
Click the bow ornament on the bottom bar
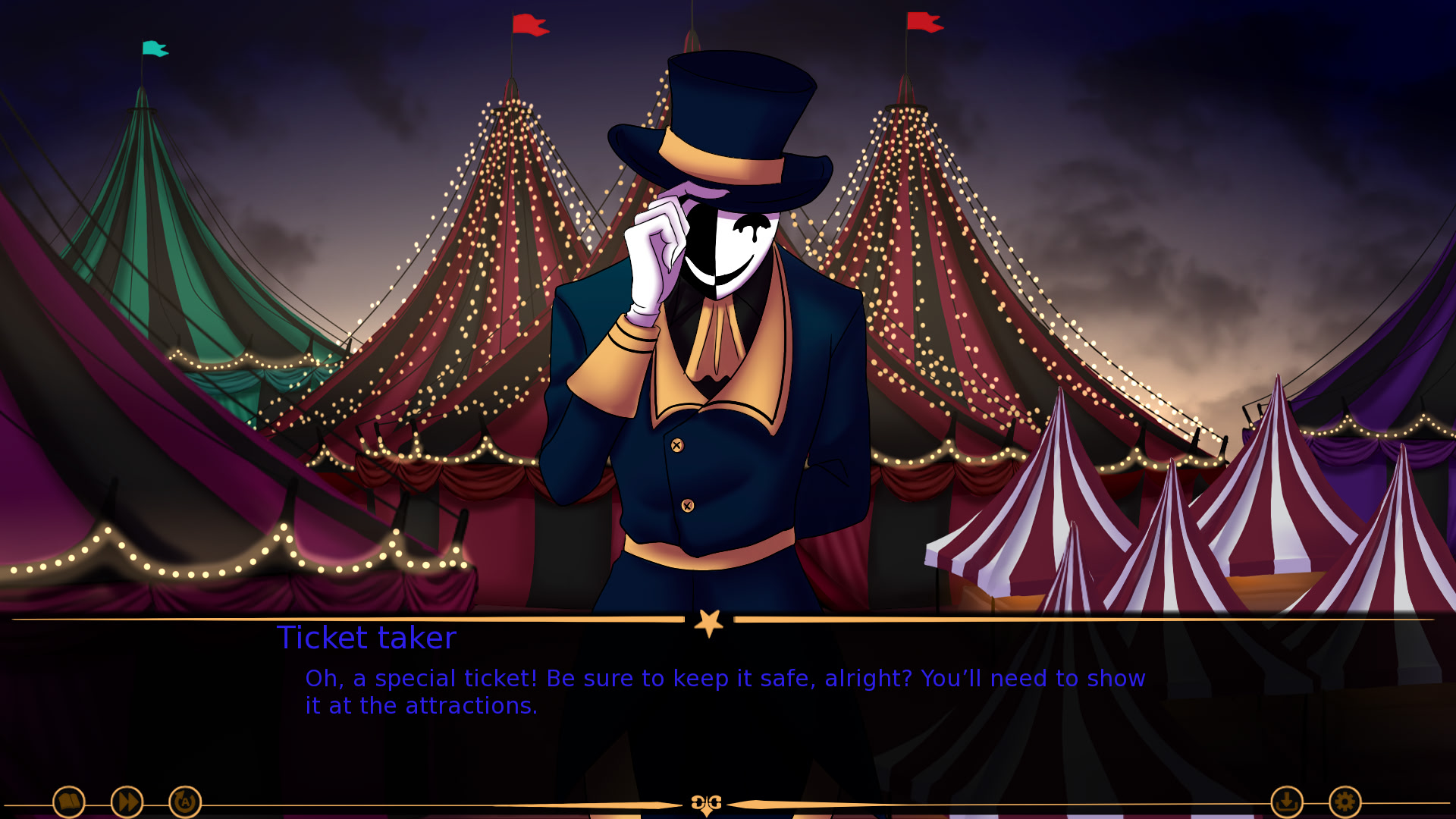[705, 803]
